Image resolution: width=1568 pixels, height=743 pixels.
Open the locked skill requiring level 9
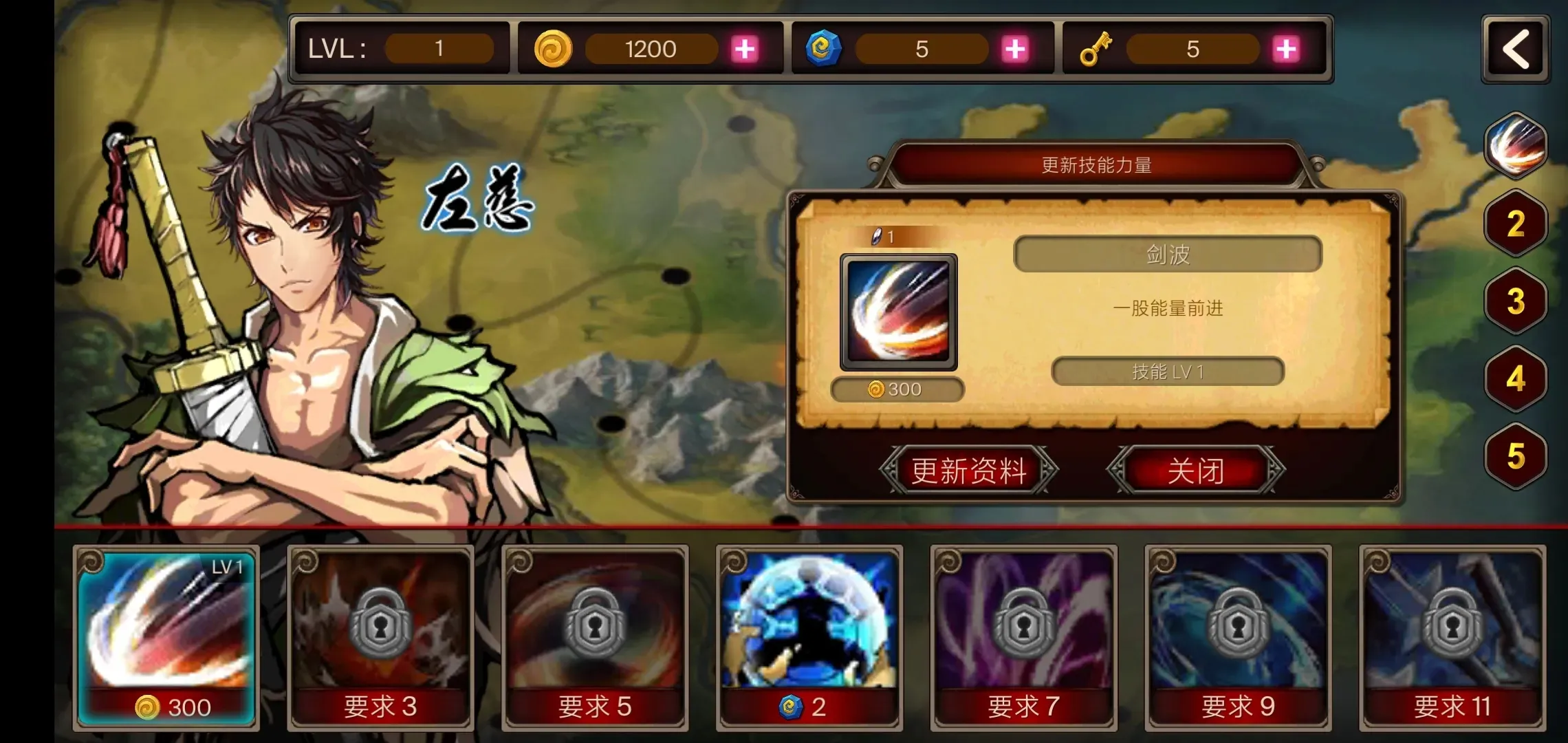1237,640
